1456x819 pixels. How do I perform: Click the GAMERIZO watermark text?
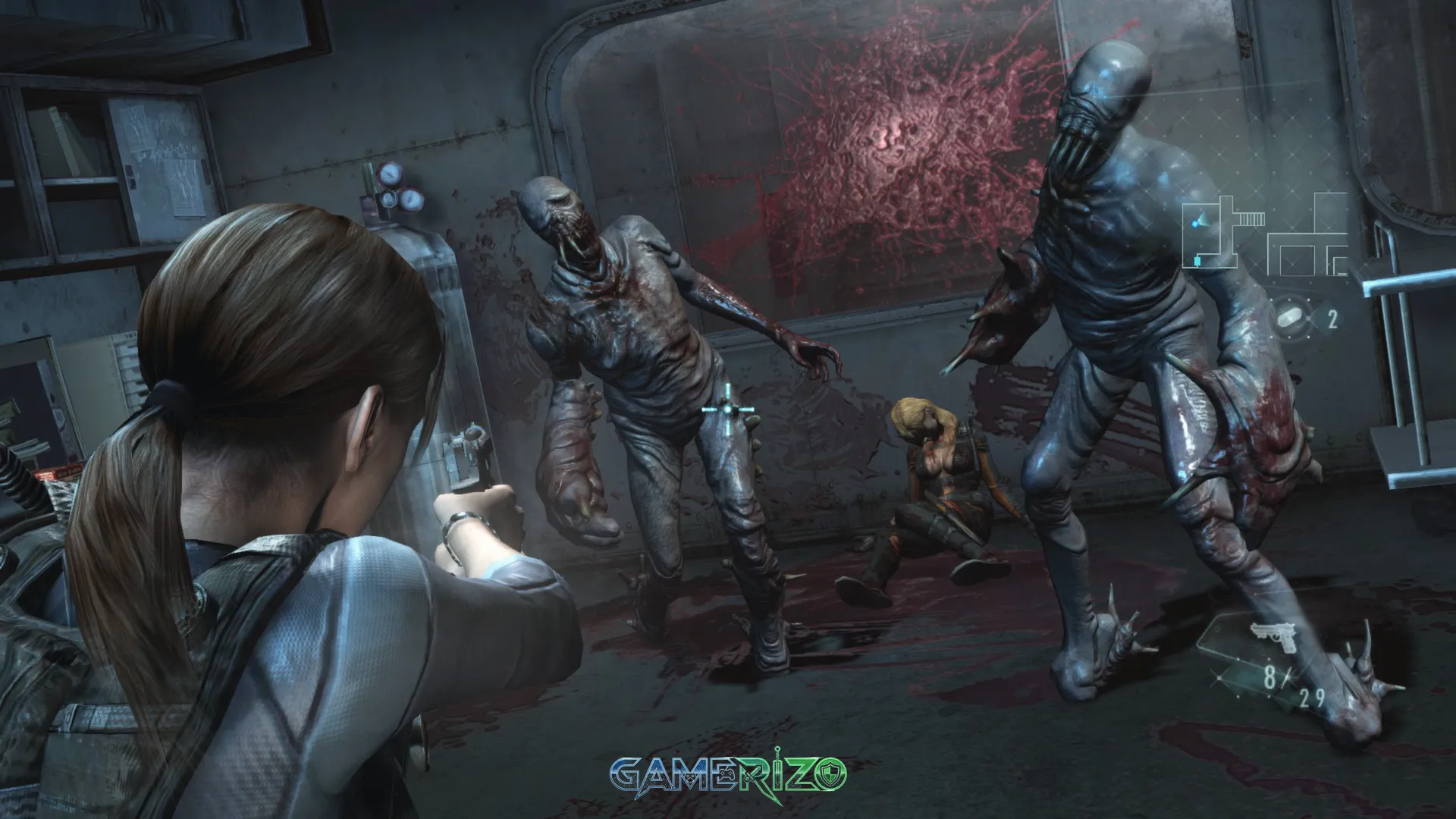pyautogui.click(x=728, y=774)
